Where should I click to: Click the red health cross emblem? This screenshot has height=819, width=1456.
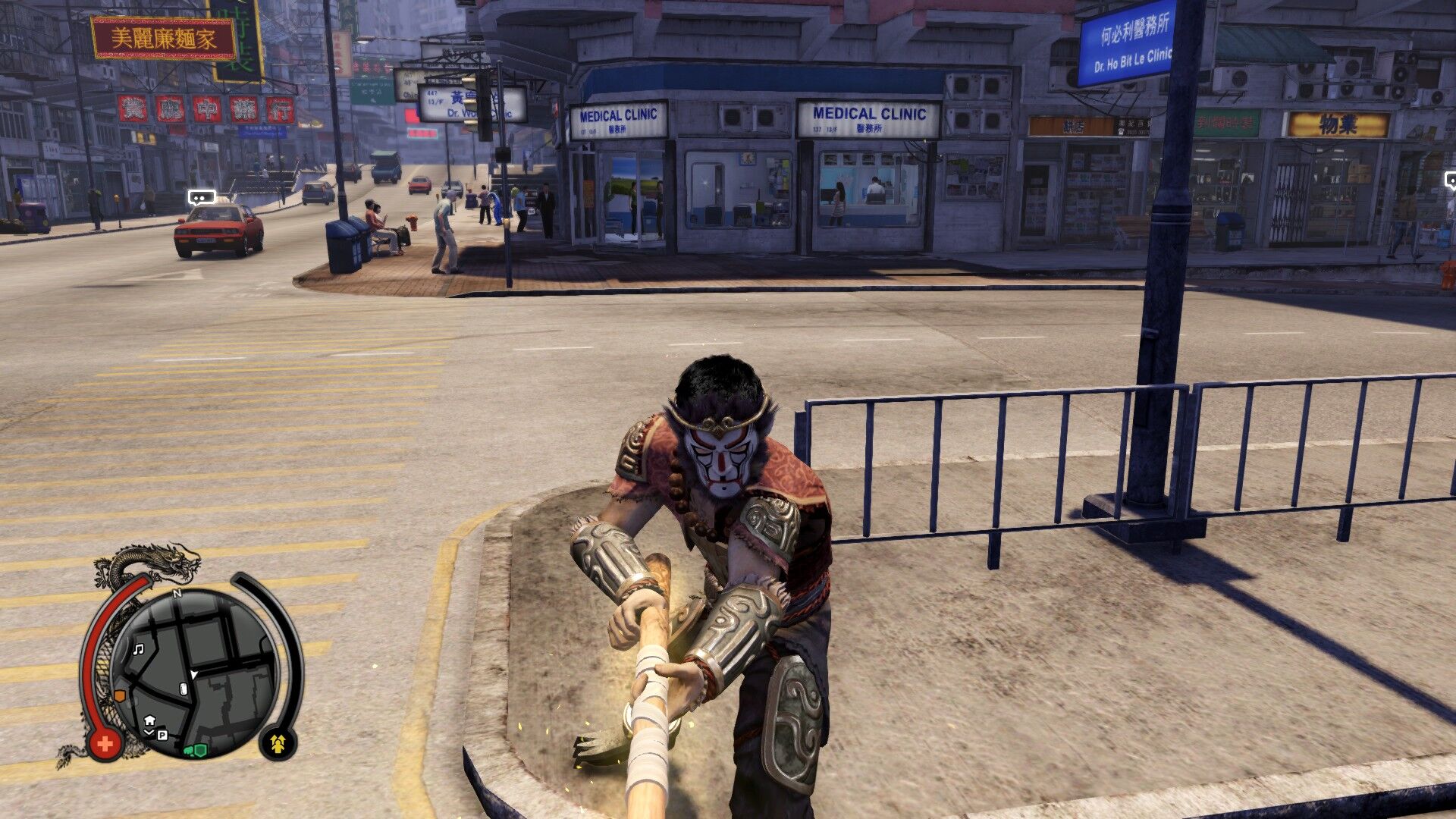point(105,742)
